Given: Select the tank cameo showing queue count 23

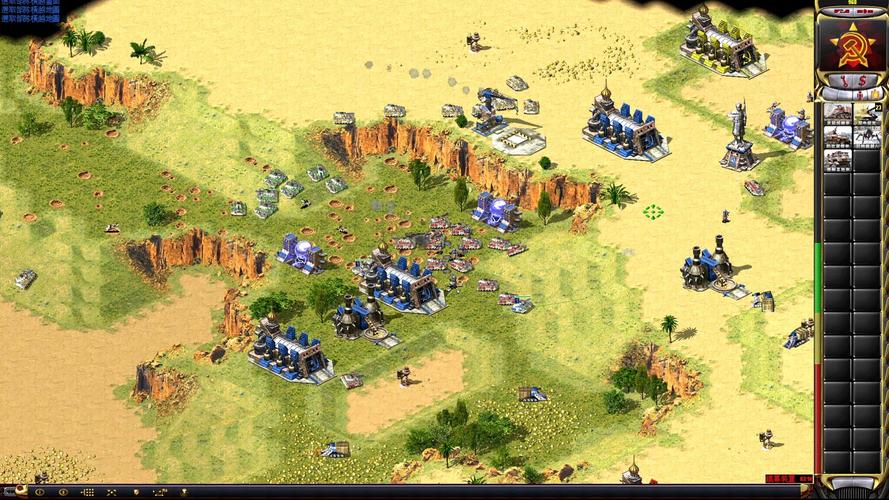Looking at the screenshot, I should coord(866,112).
